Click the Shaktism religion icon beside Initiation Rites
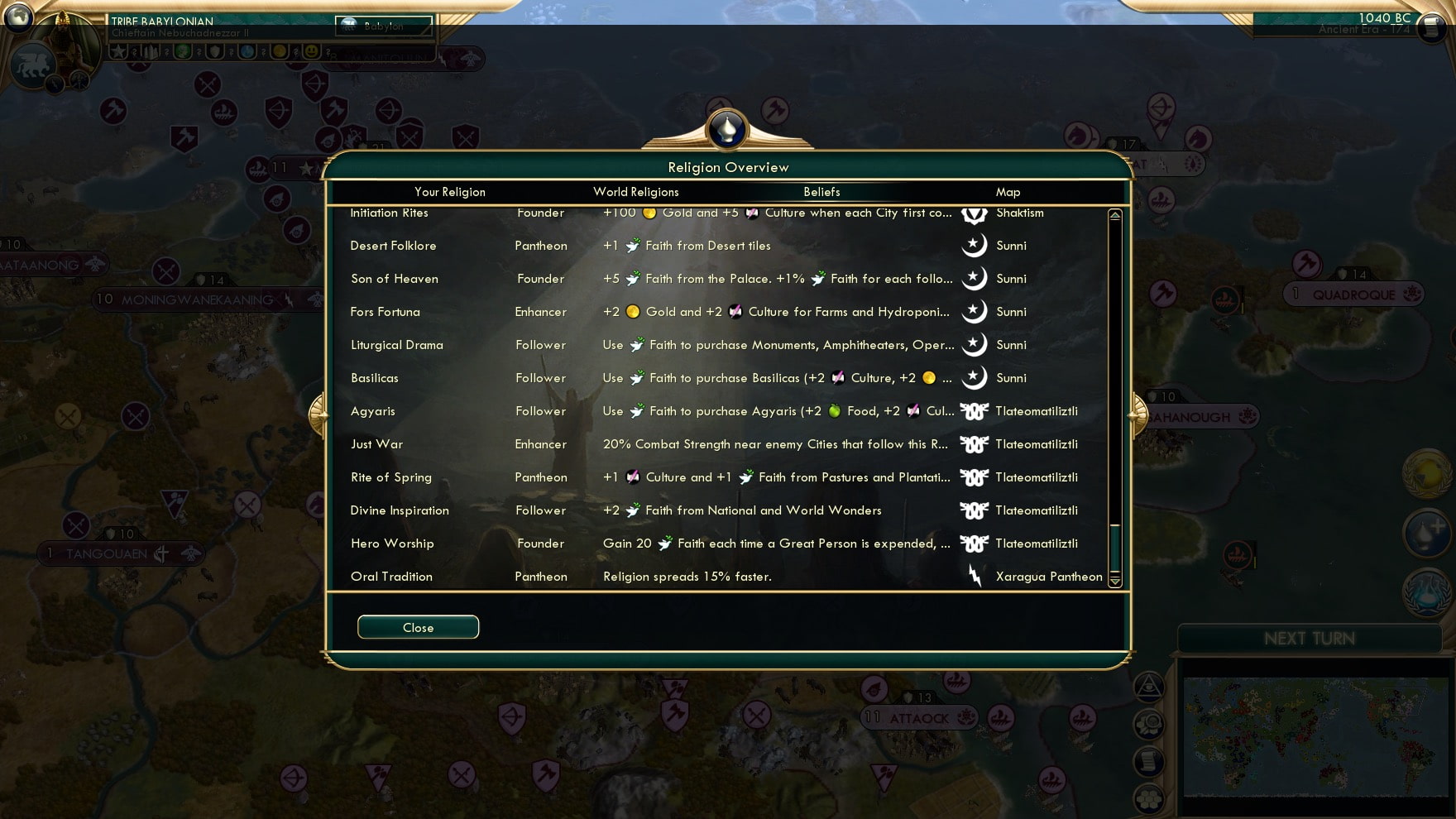The width and height of the screenshot is (1456, 819). point(975,216)
